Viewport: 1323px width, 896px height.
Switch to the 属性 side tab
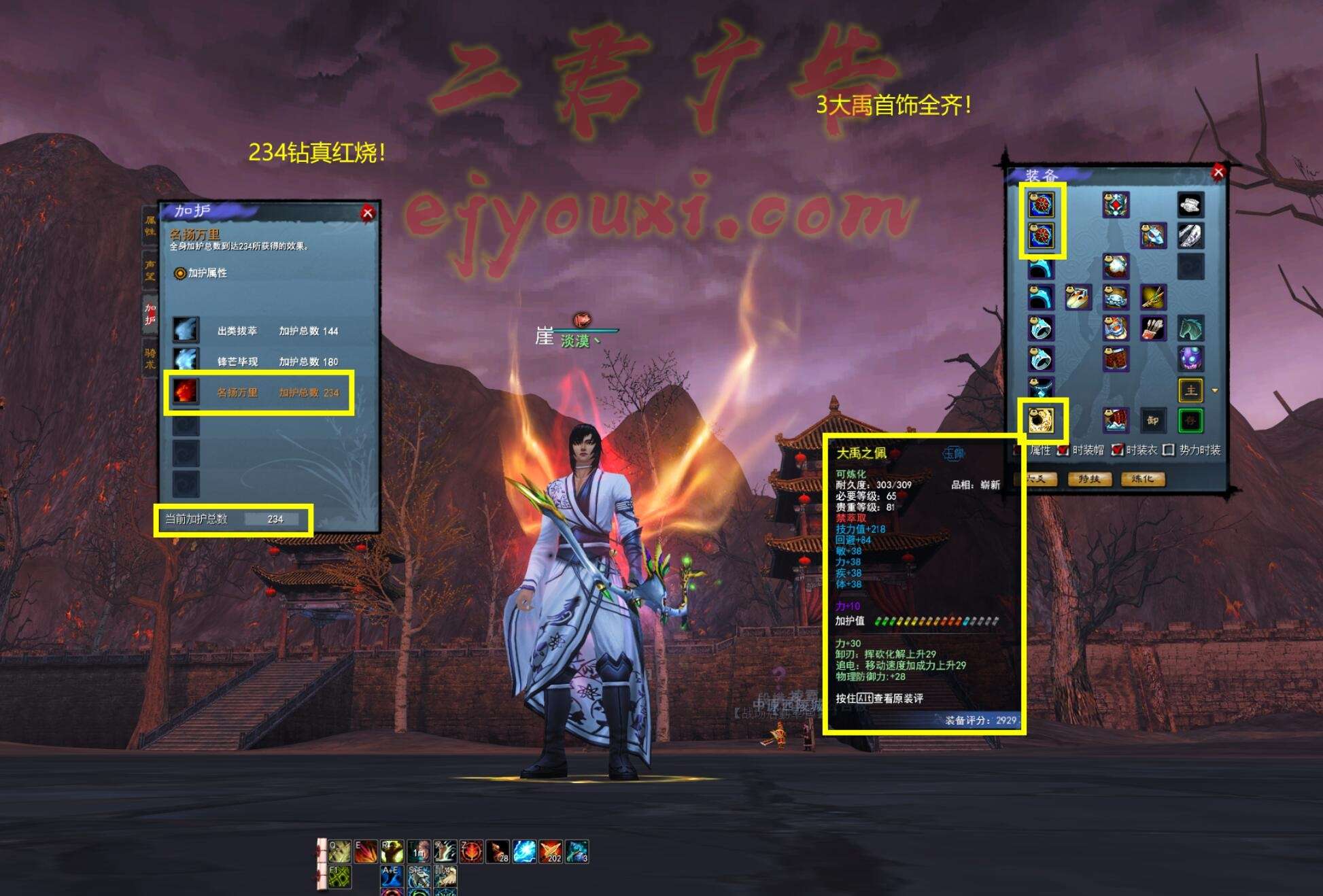click(x=150, y=225)
